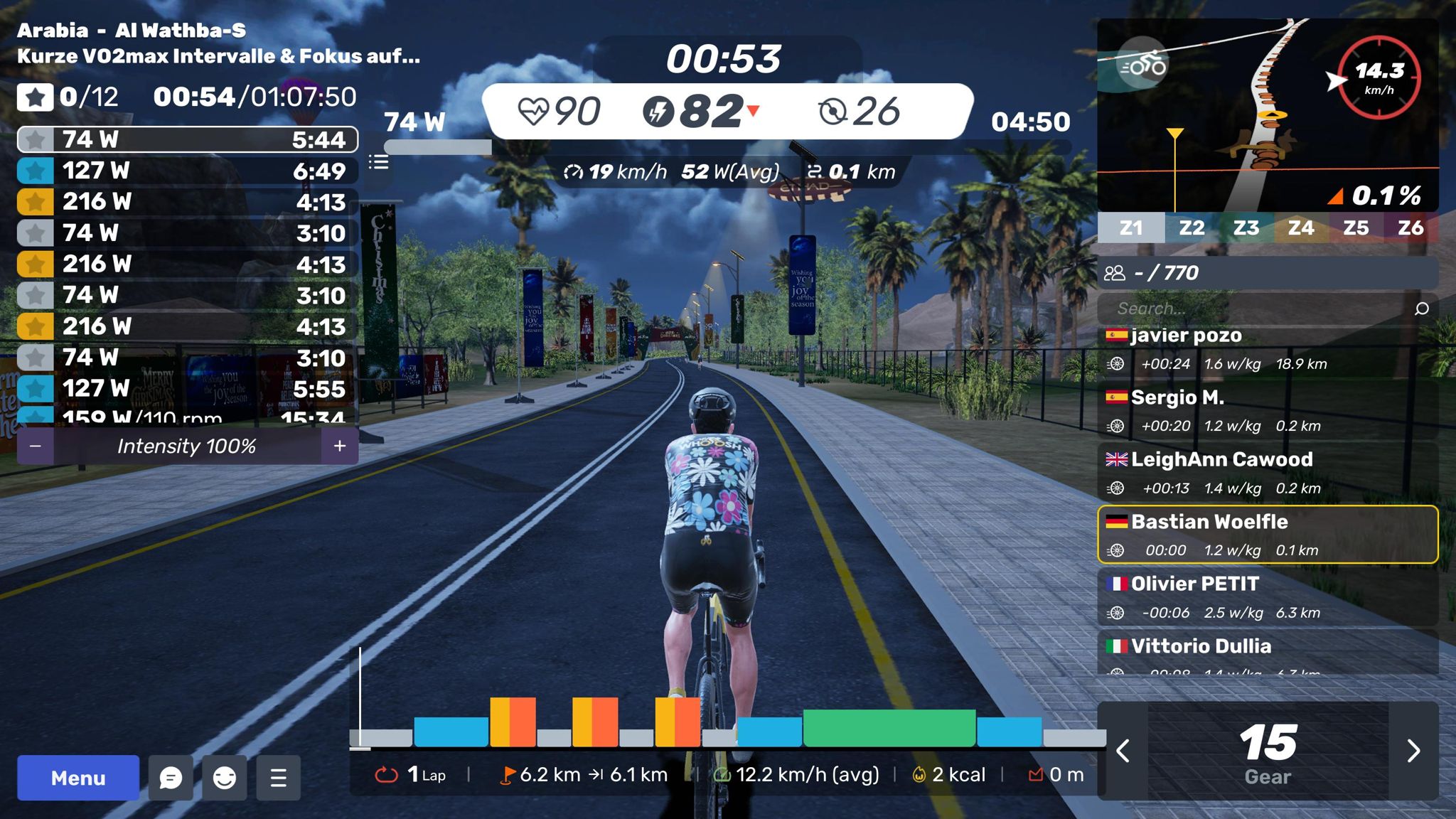The image size is (1456, 819).
Task: Select the Z4 power zone segment
Action: click(1300, 228)
